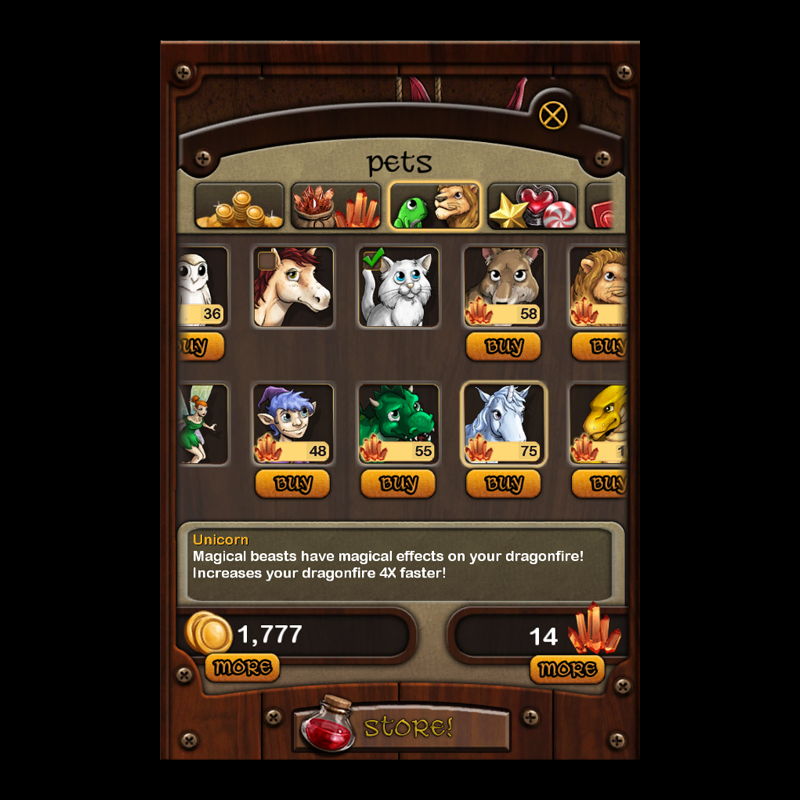Switch to the gold coins tab
The width and height of the screenshot is (800, 800).
coord(239,206)
